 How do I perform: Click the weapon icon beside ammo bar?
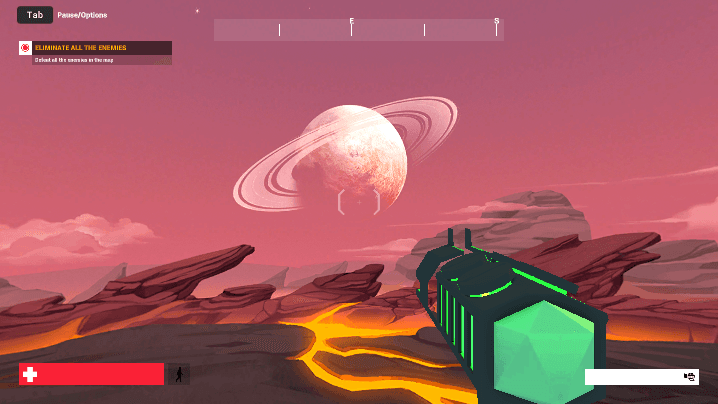(690, 377)
